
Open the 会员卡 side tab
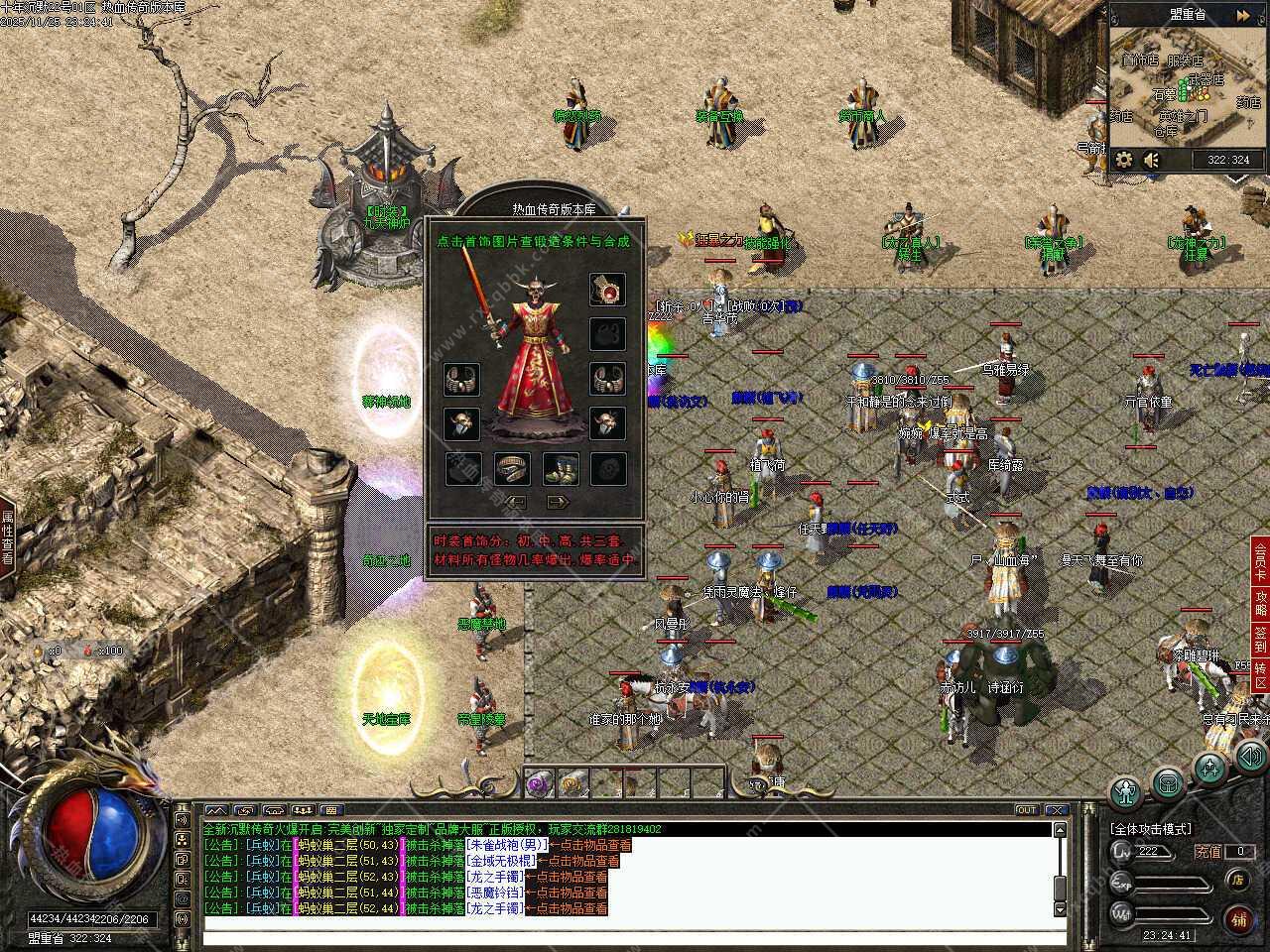click(1260, 561)
